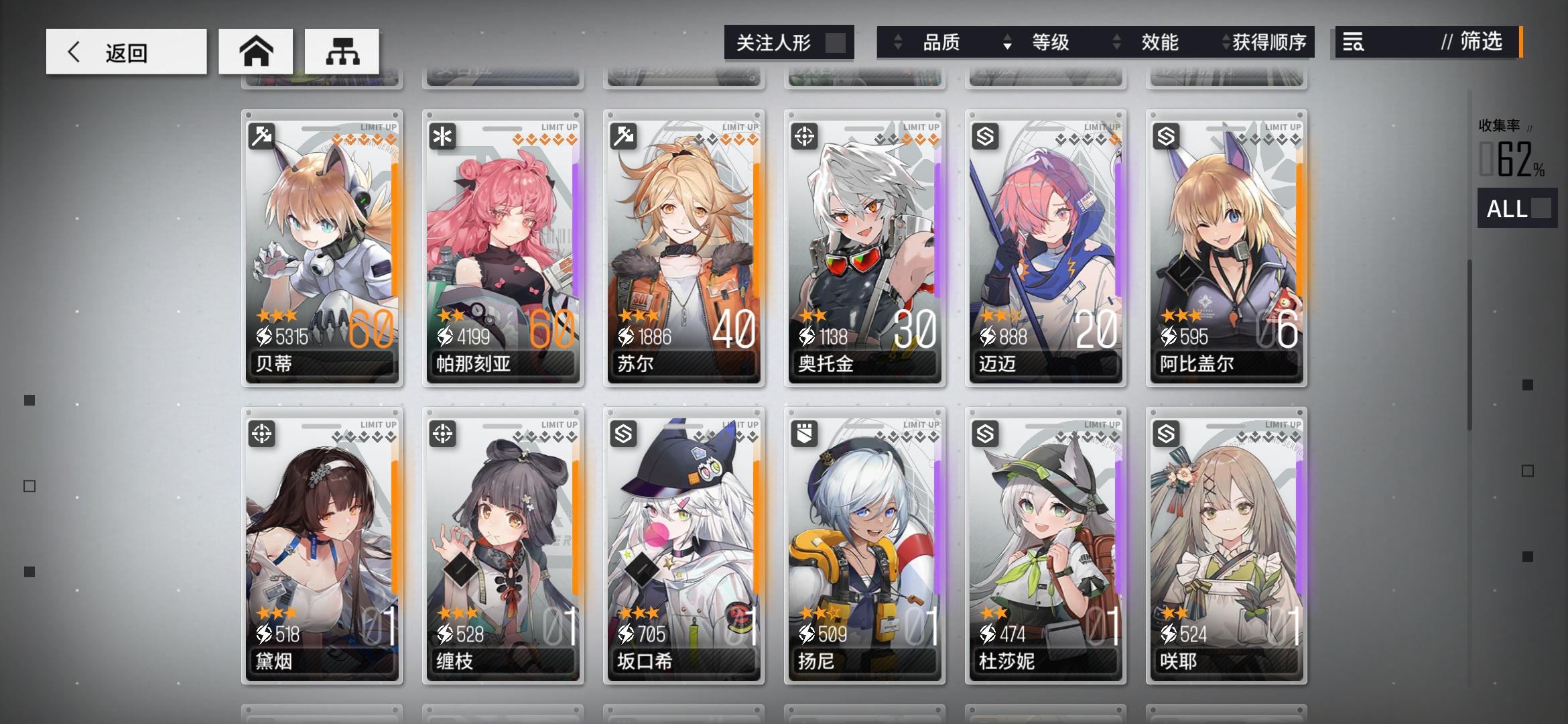Screen dimensions: 1568x724
Task: Click the hammer class icon on 贝蒂's card
Action: point(261,135)
